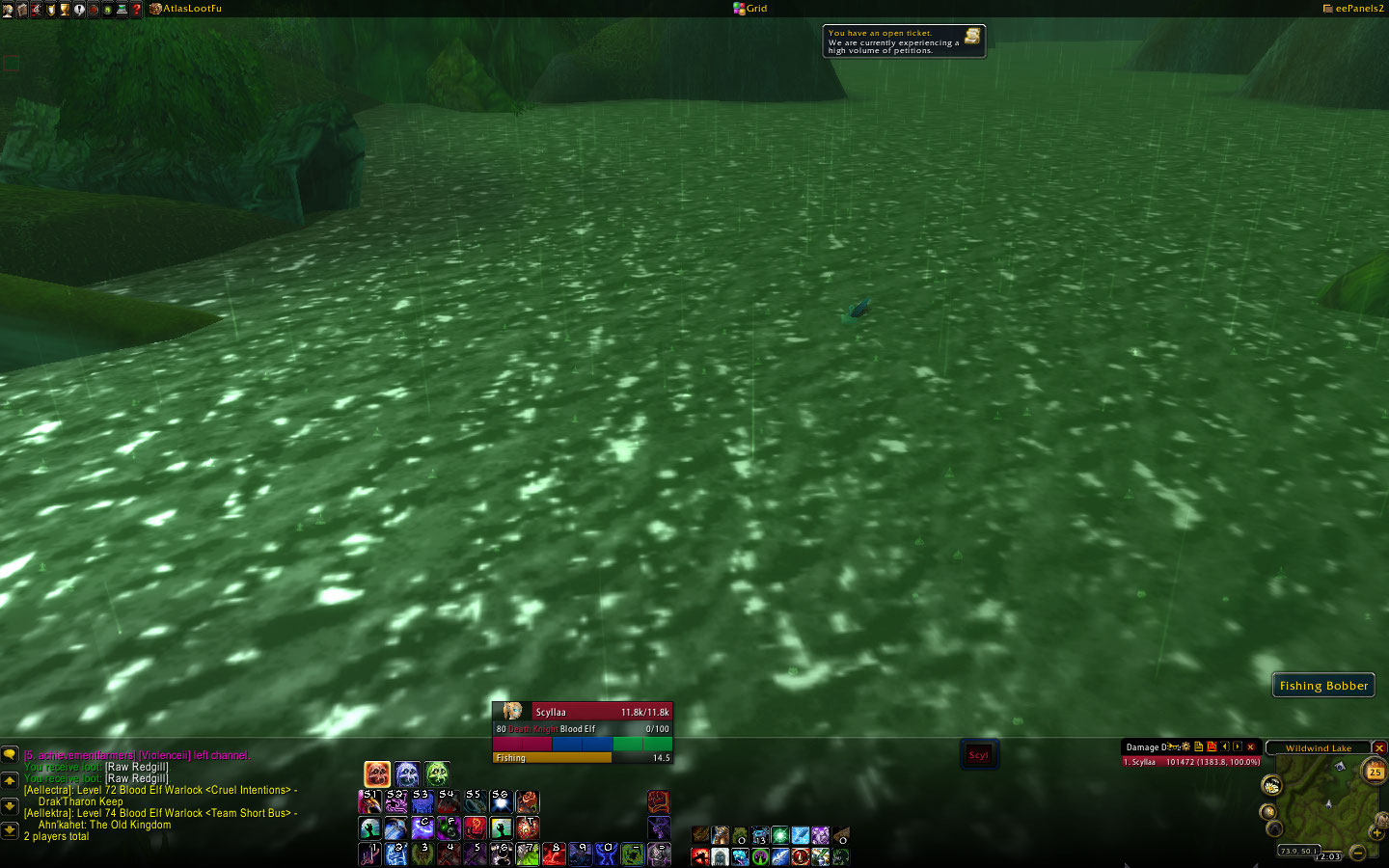Screen dimensions: 1389x868
Task: Open the calendar button showing 25
Action: [x=1375, y=772]
